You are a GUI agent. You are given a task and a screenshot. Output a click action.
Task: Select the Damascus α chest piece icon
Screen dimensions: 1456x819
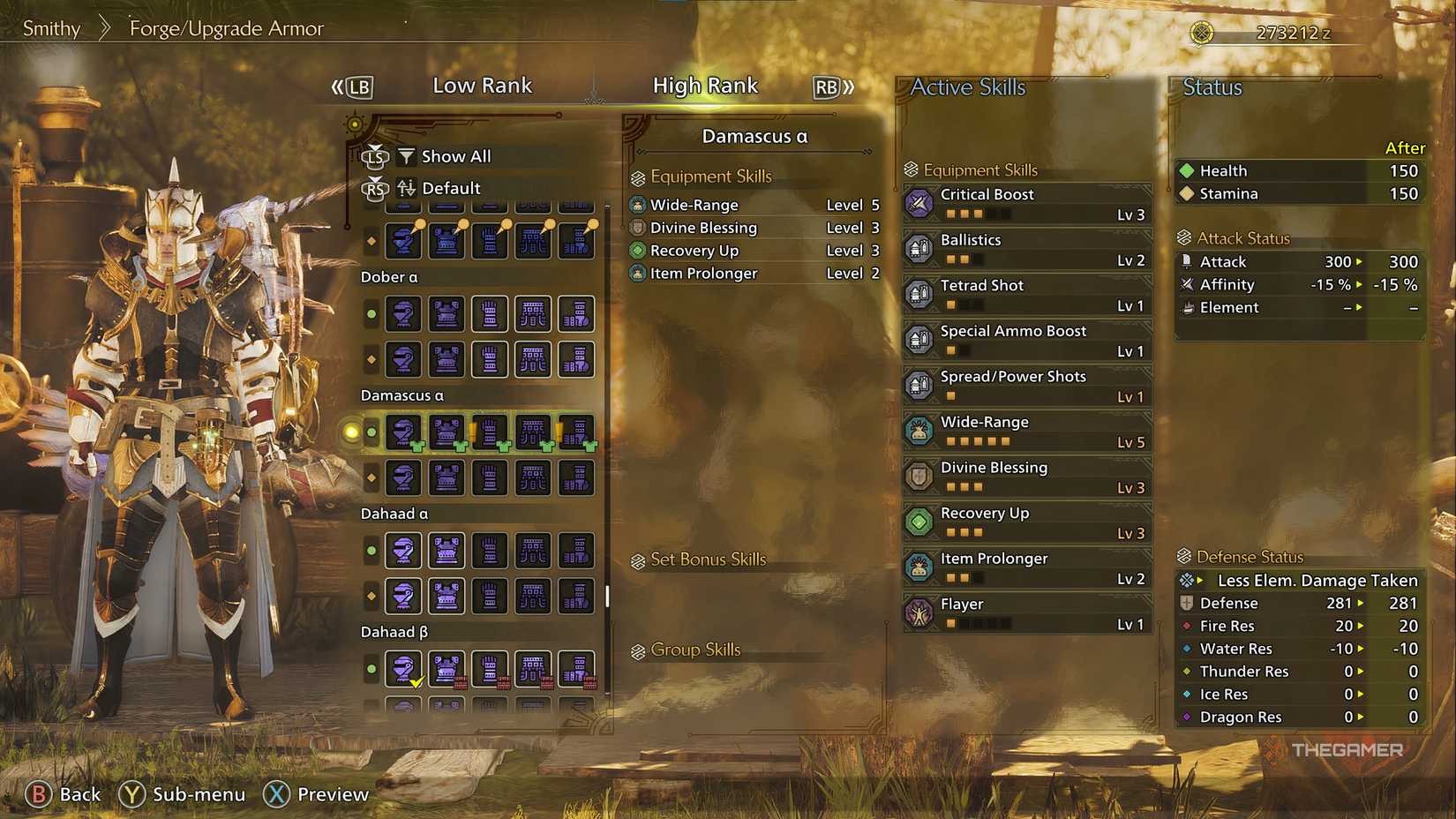[x=446, y=432]
